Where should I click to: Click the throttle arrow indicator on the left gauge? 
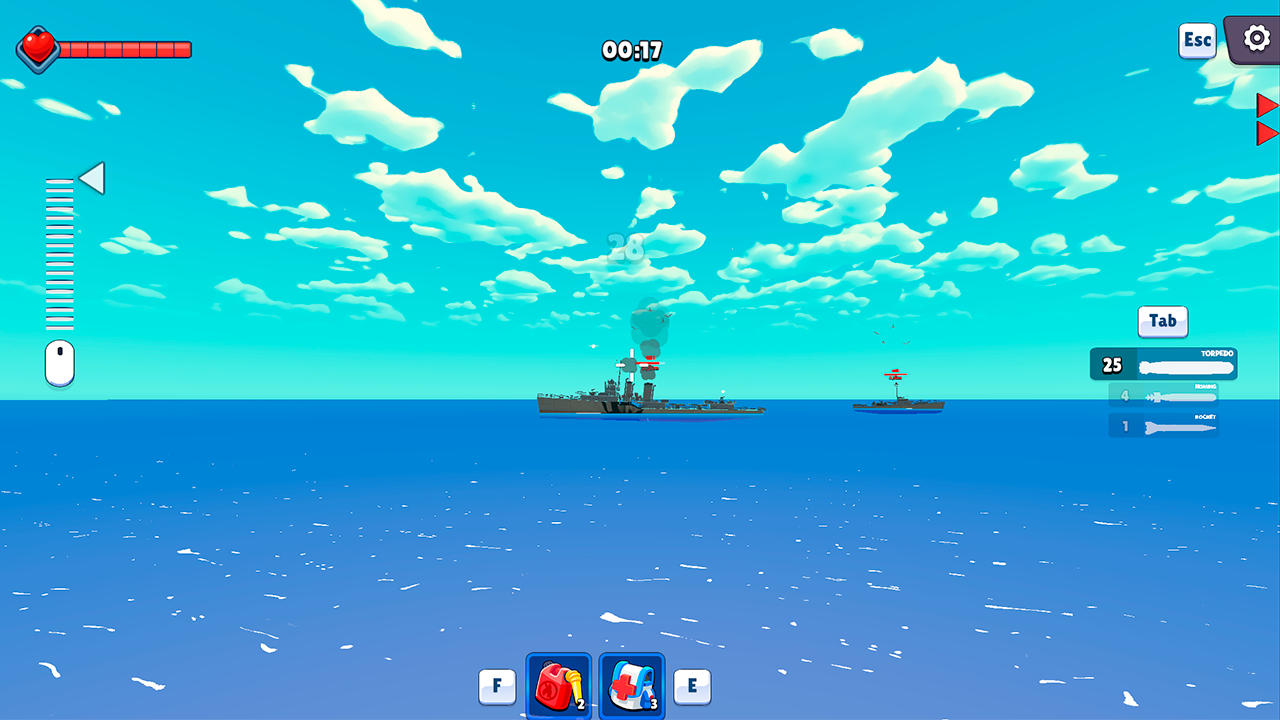tap(91, 178)
